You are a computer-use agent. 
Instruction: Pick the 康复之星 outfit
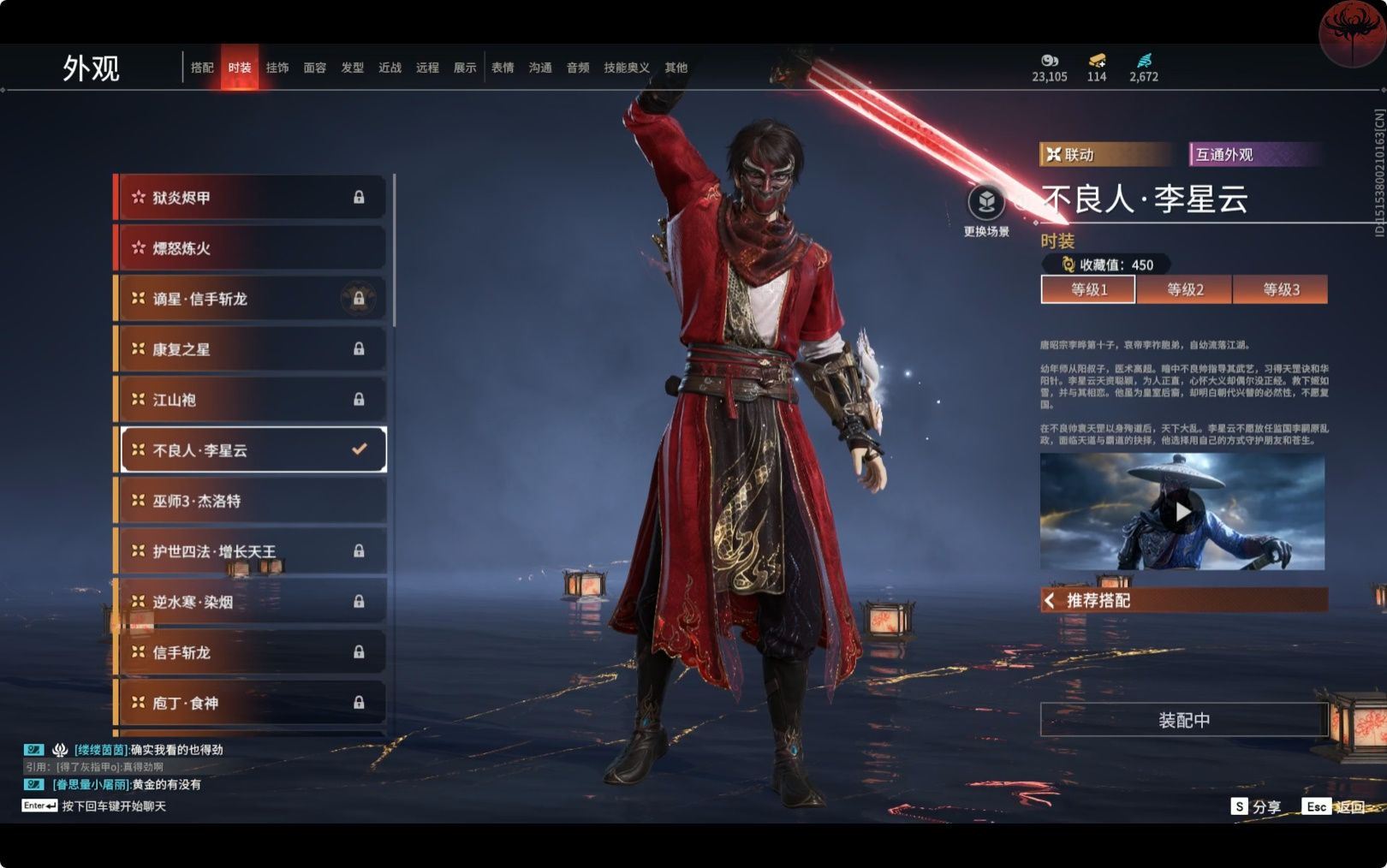[x=250, y=349]
